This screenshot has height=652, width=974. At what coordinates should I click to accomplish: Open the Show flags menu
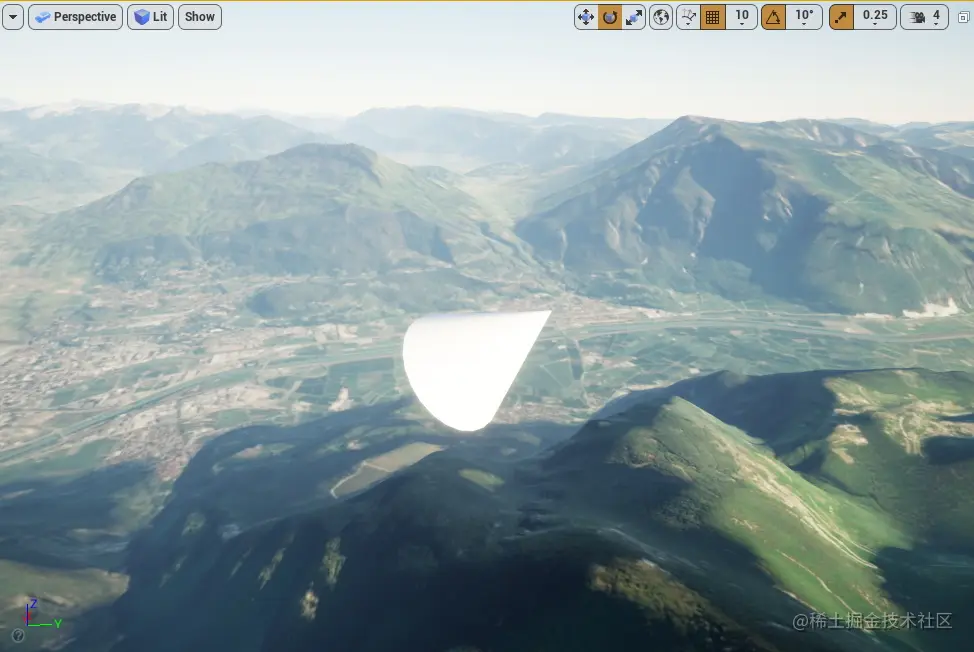200,17
